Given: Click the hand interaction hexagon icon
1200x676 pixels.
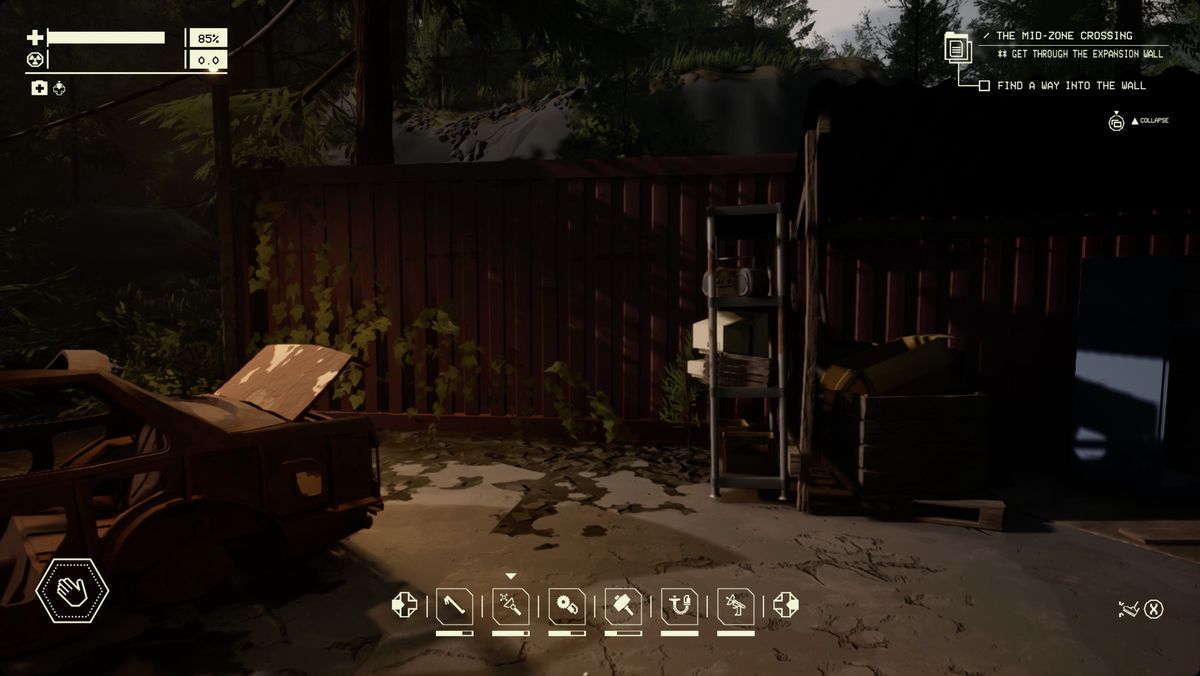Looking at the screenshot, I should point(72,591).
